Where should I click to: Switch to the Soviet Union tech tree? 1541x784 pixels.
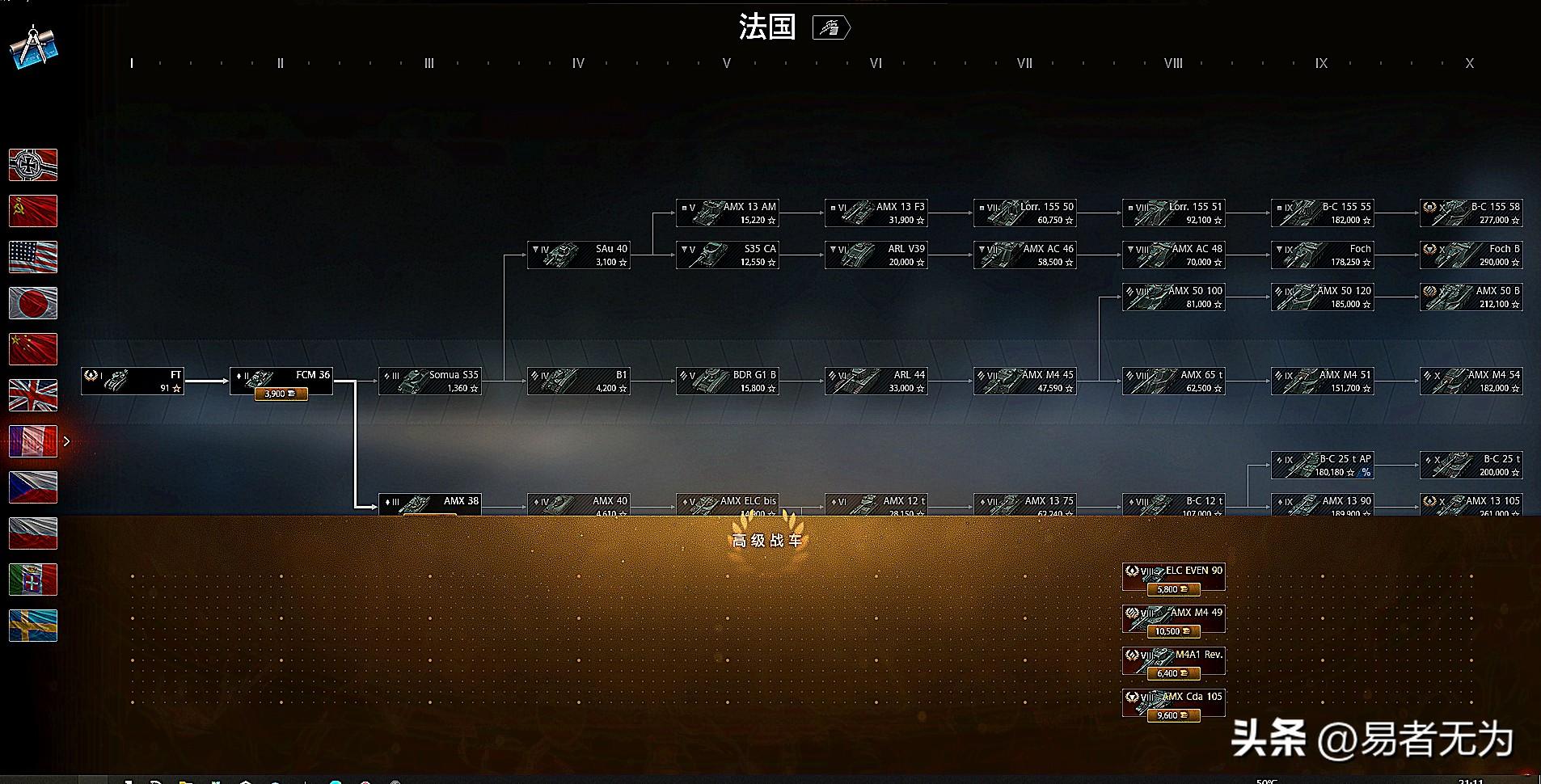point(33,211)
